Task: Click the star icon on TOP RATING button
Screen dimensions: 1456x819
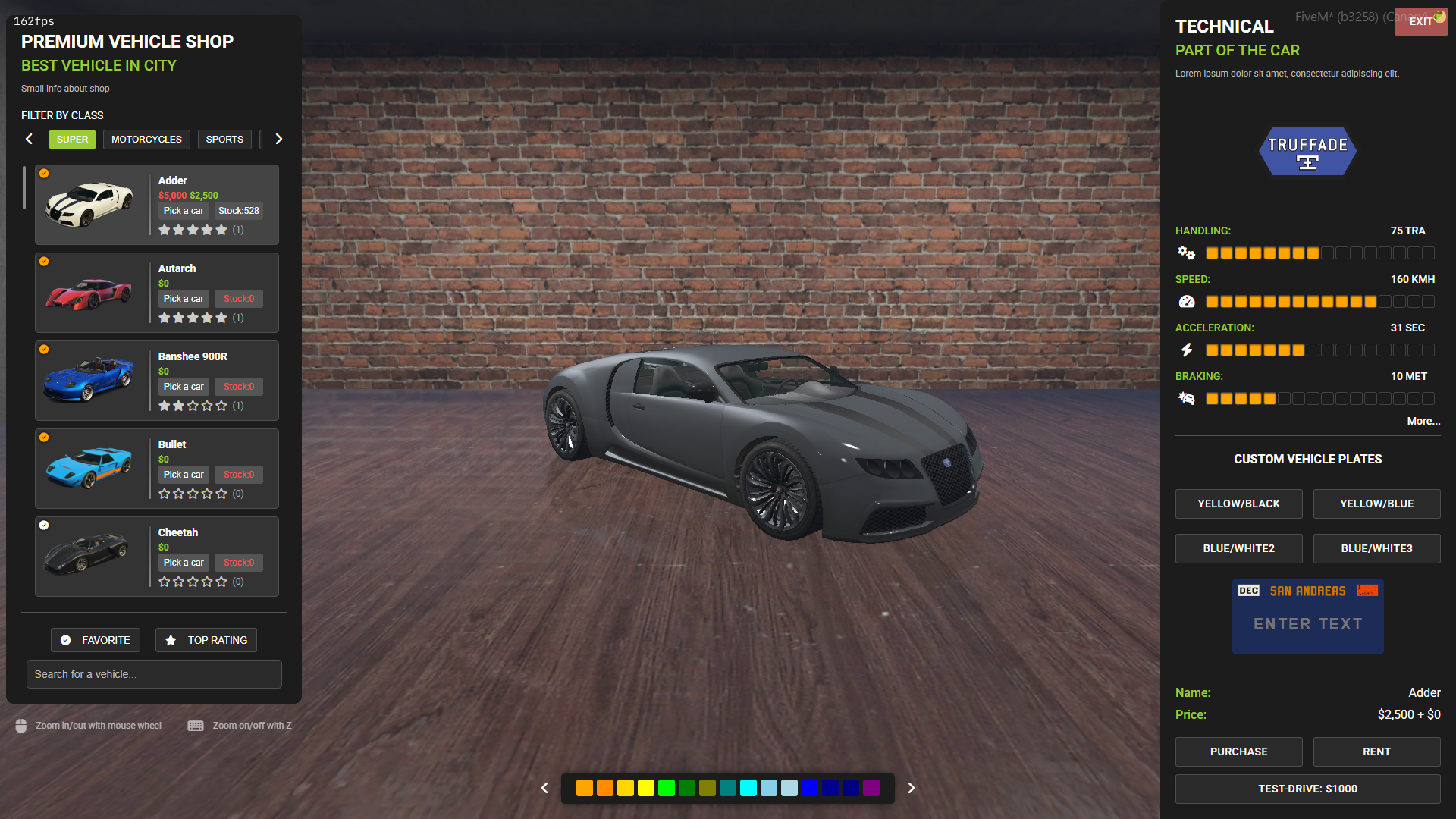Action: tap(171, 640)
